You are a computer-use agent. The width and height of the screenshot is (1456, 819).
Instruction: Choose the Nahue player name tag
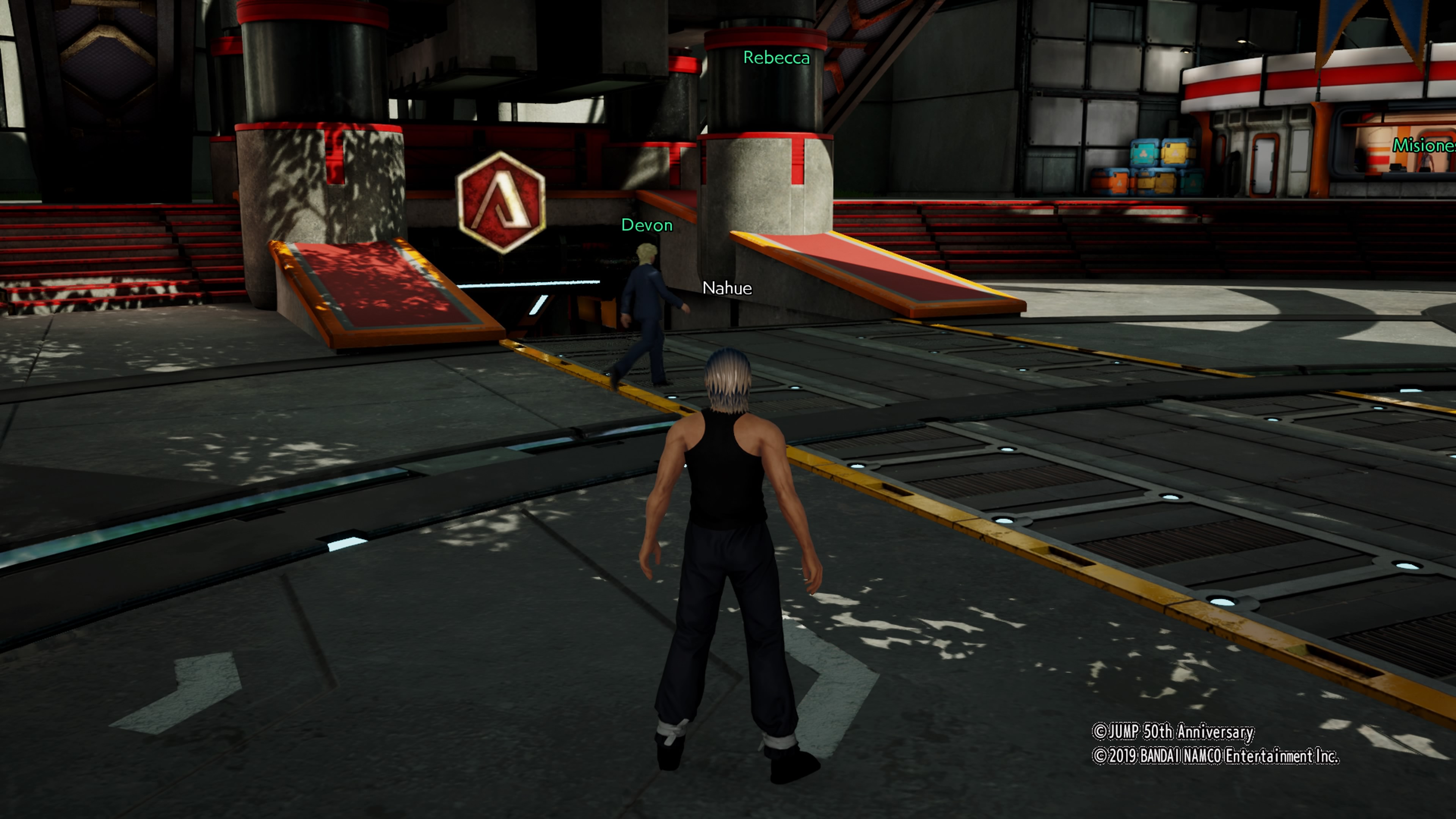click(727, 288)
